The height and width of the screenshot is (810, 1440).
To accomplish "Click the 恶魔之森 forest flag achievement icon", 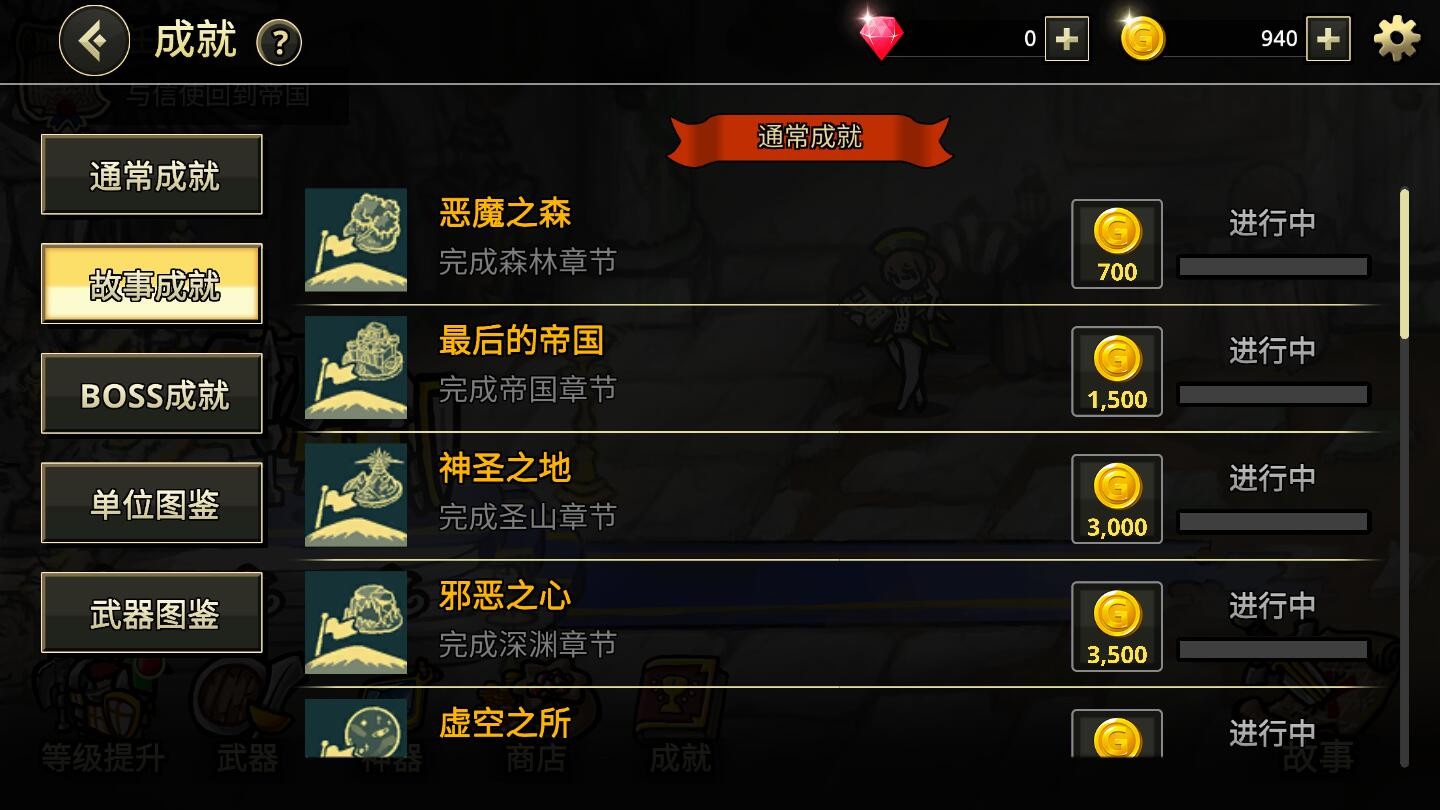I will [x=355, y=240].
